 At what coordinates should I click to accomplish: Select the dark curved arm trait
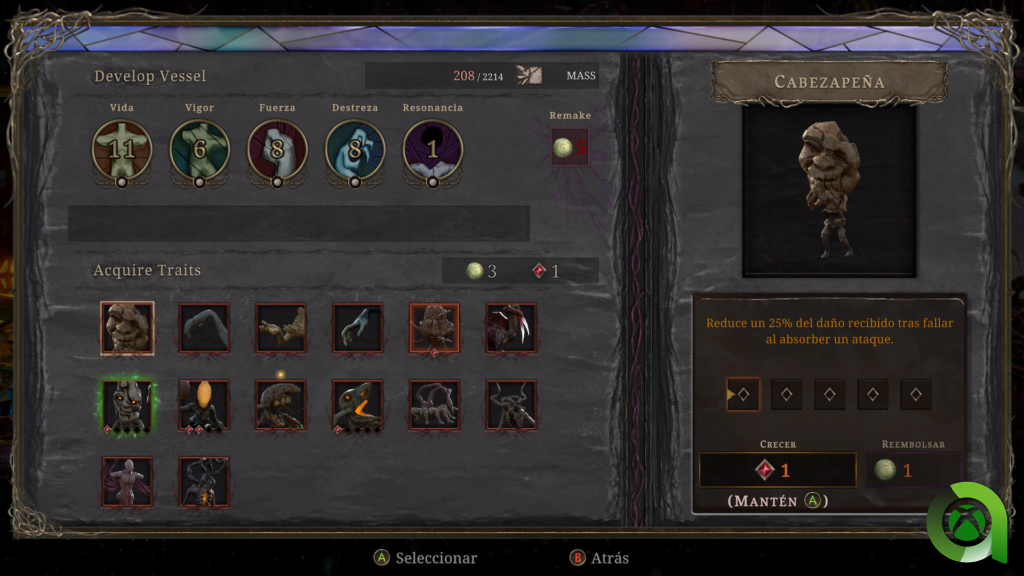pos(204,328)
